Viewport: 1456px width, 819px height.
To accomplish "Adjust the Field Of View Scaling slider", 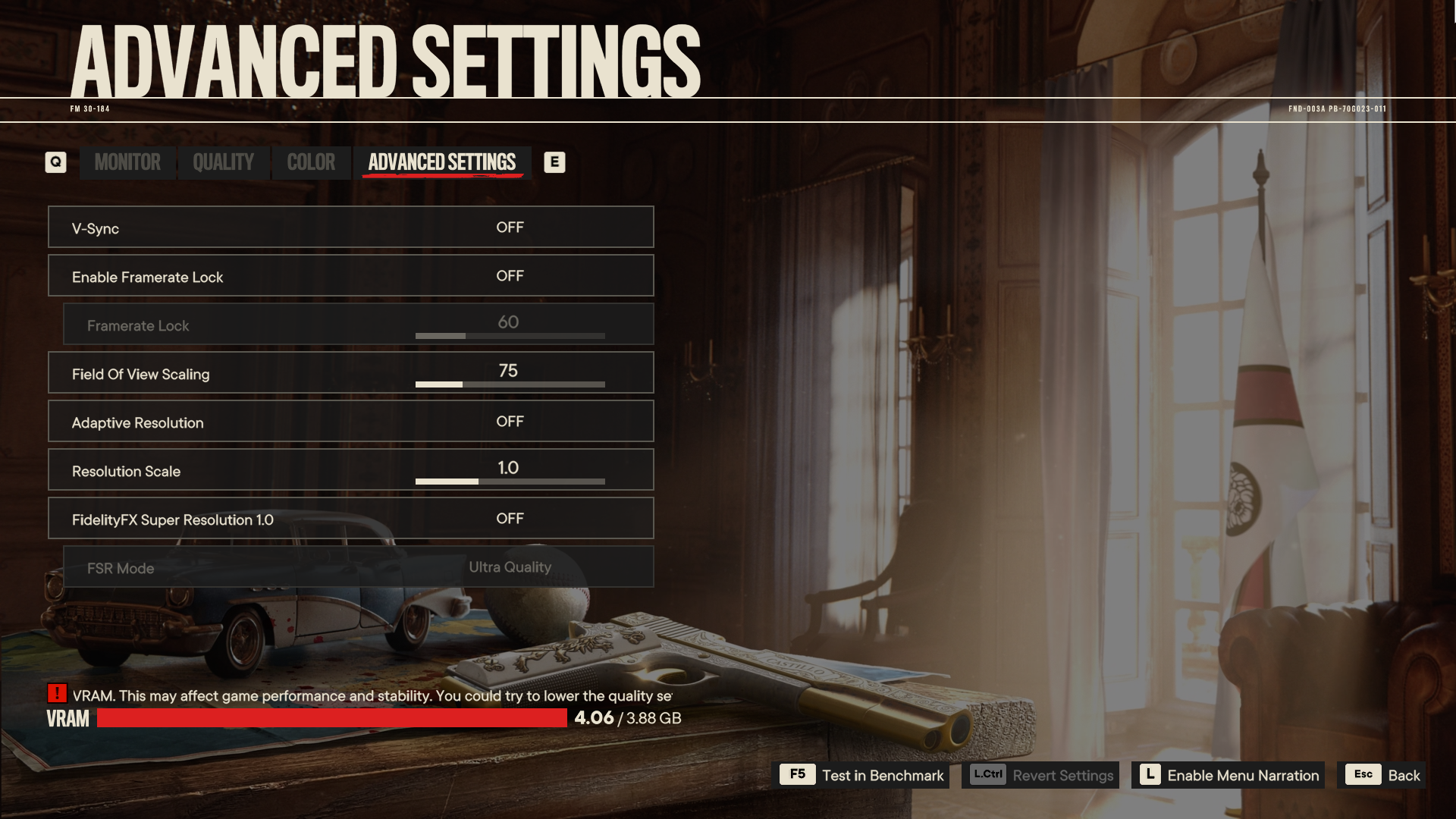I will [510, 384].
